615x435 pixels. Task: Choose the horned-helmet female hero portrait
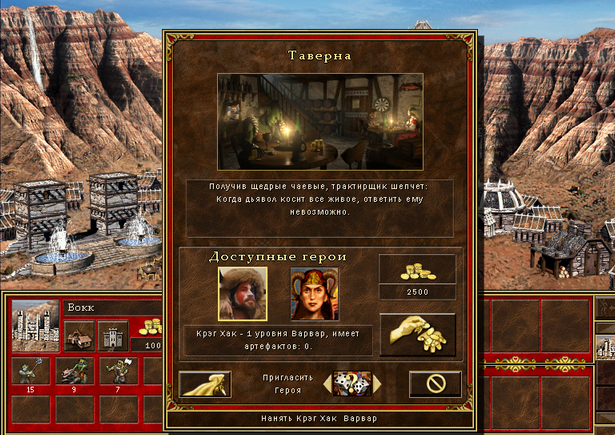(x=314, y=292)
